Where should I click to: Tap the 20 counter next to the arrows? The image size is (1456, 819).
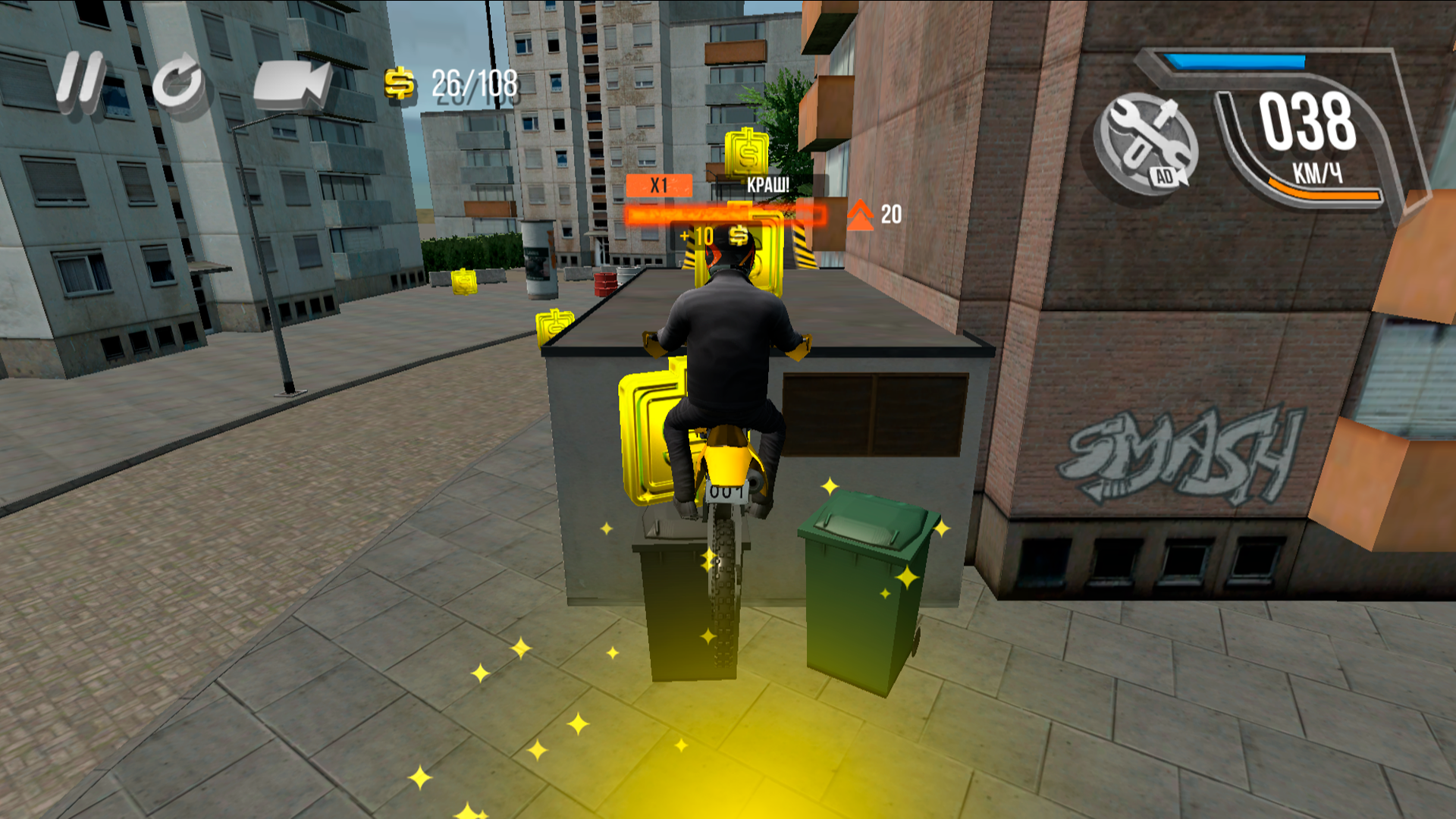point(892,213)
